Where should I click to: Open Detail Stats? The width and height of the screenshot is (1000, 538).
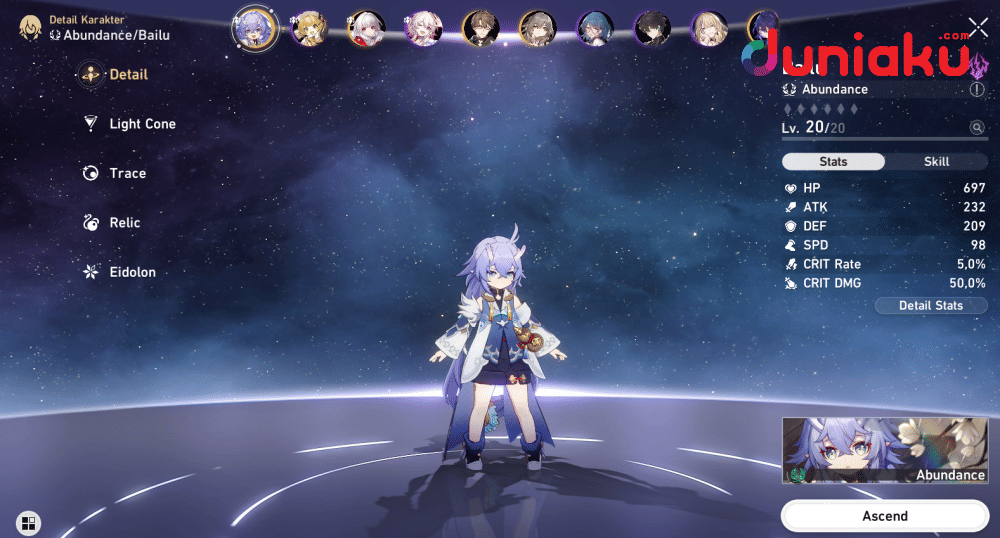[930, 305]
